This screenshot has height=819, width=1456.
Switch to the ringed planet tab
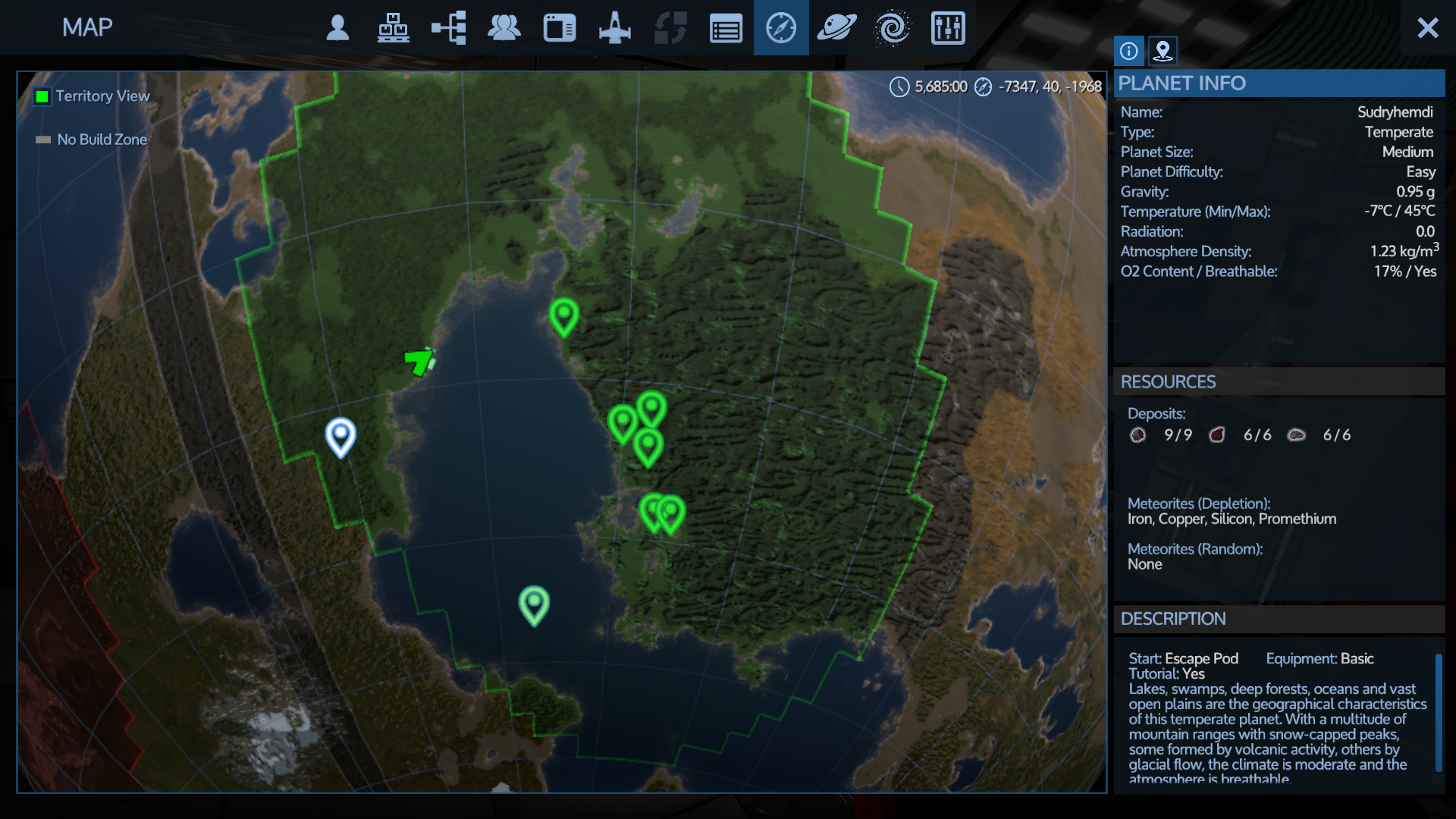836,28
